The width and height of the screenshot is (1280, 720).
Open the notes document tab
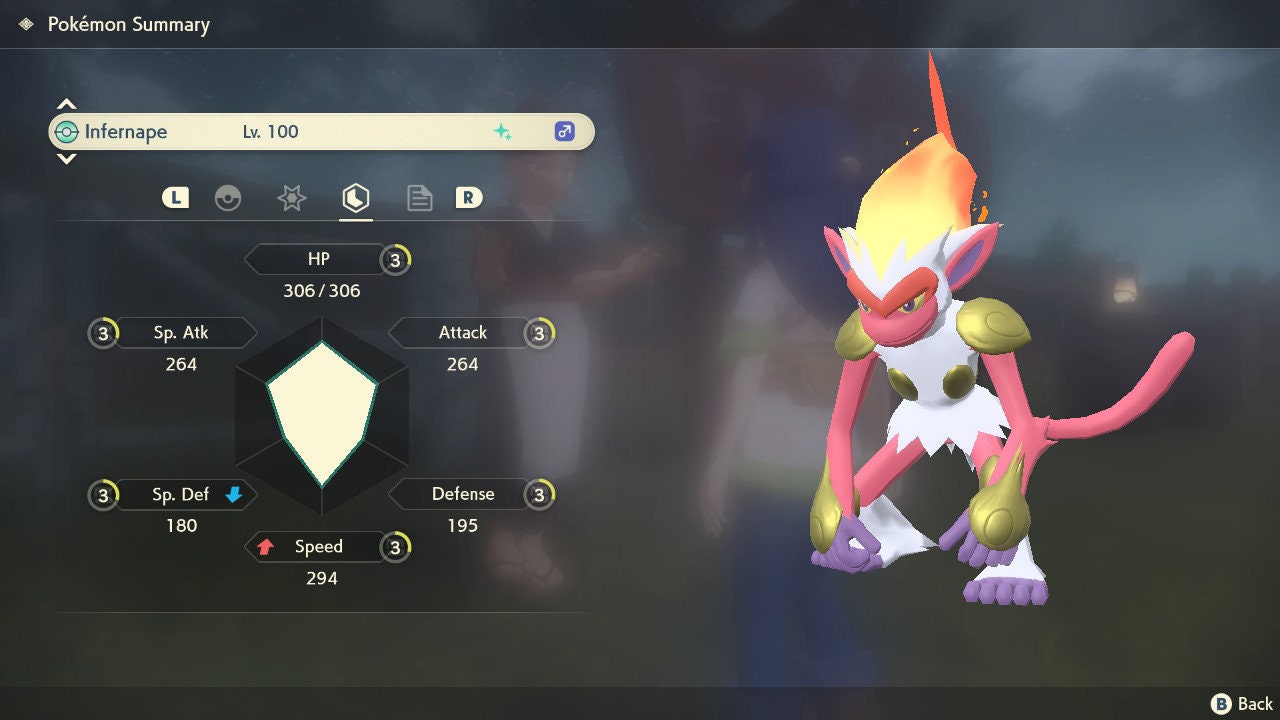coord(419,198)
